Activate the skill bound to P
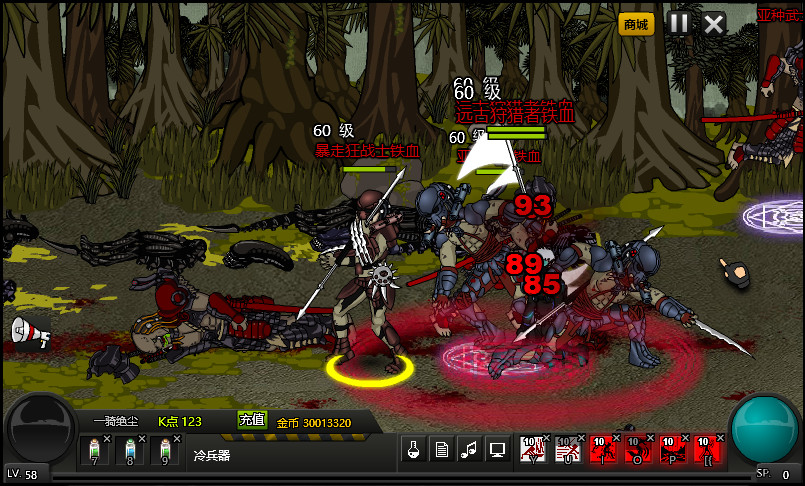 pos(672,451)
